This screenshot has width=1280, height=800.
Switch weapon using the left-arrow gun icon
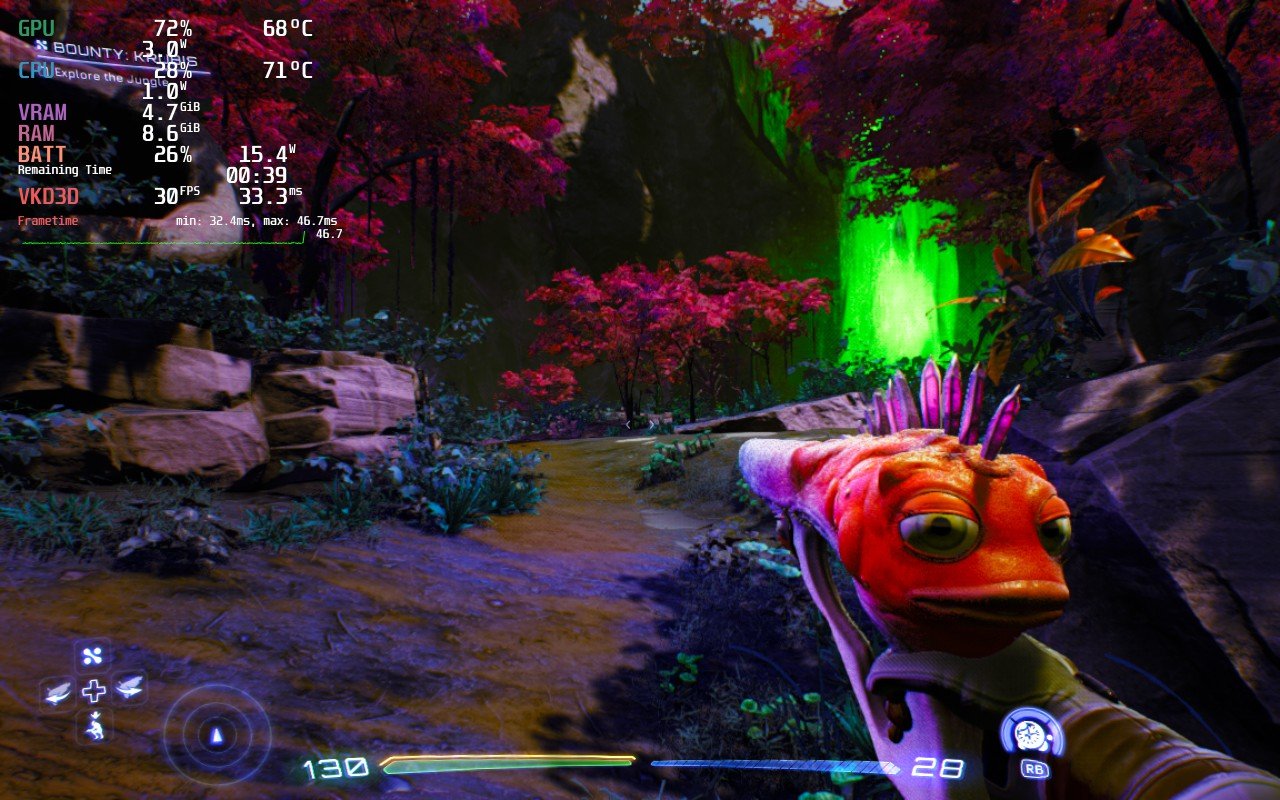(58, 690)
